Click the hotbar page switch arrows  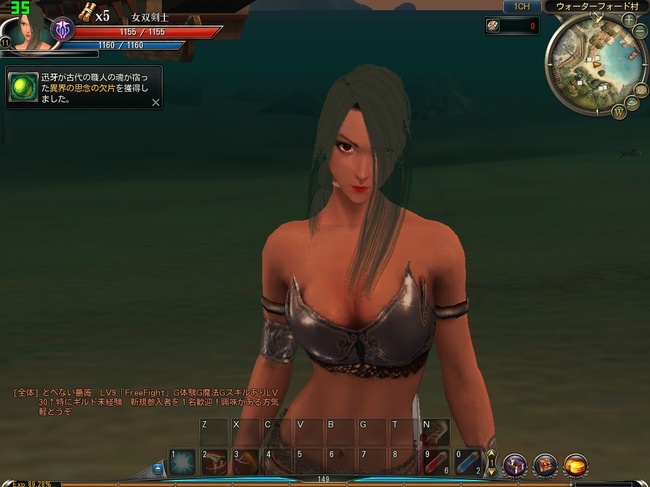pos(491,462)
